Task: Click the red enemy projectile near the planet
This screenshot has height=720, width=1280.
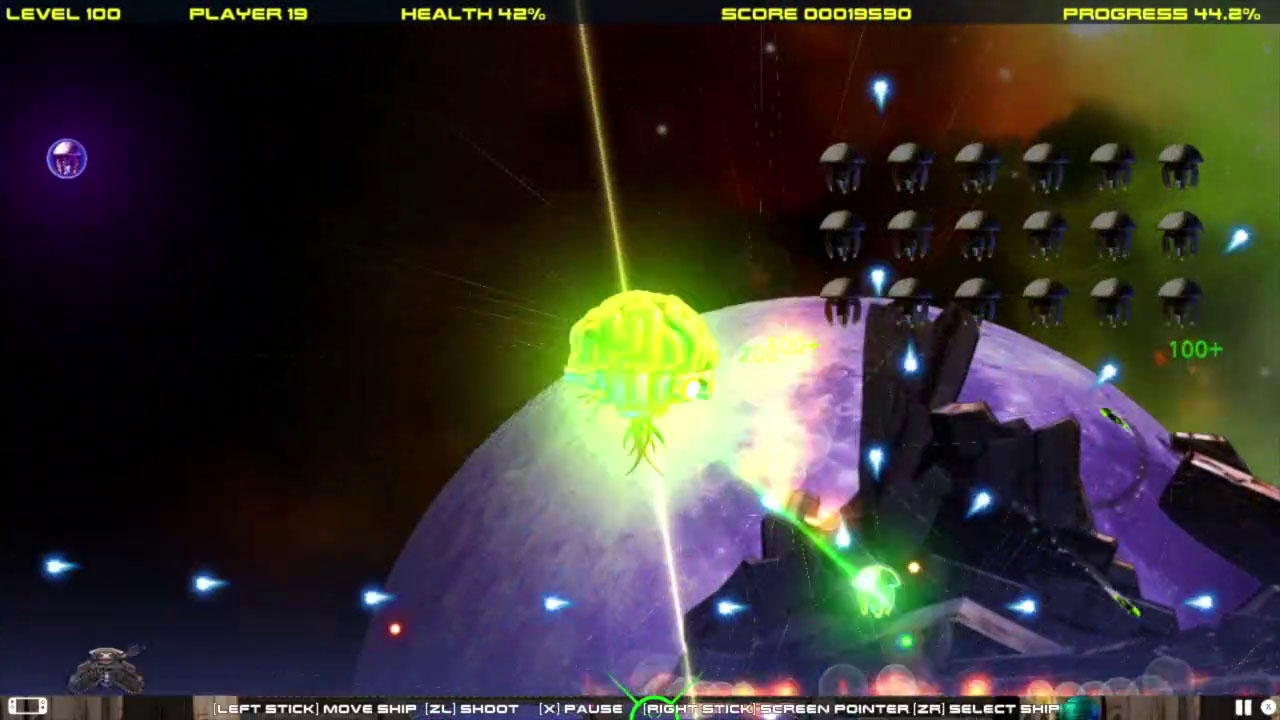Action: pos(393,627)
